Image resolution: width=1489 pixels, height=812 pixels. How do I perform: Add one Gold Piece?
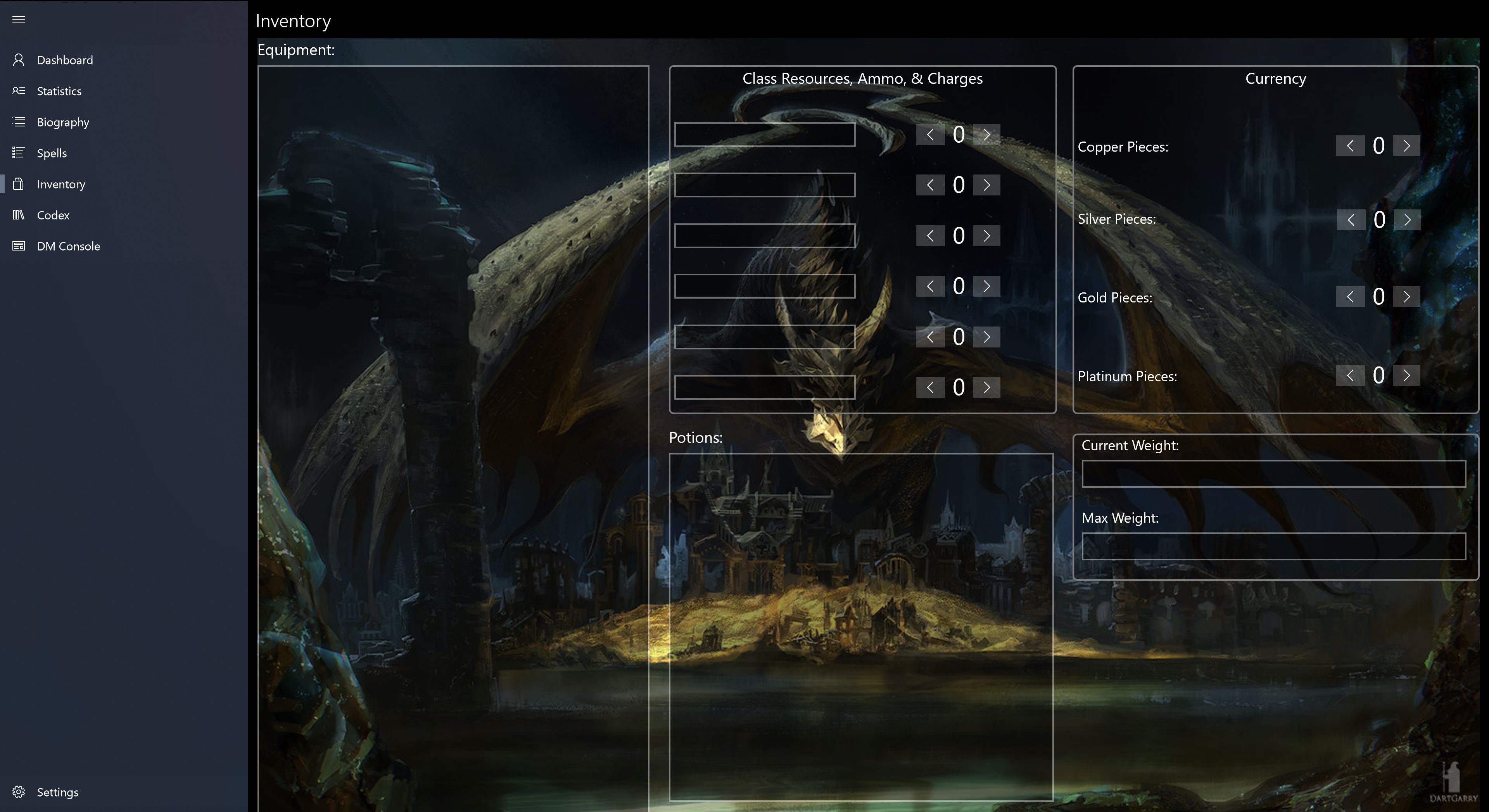pos(1406,297)
